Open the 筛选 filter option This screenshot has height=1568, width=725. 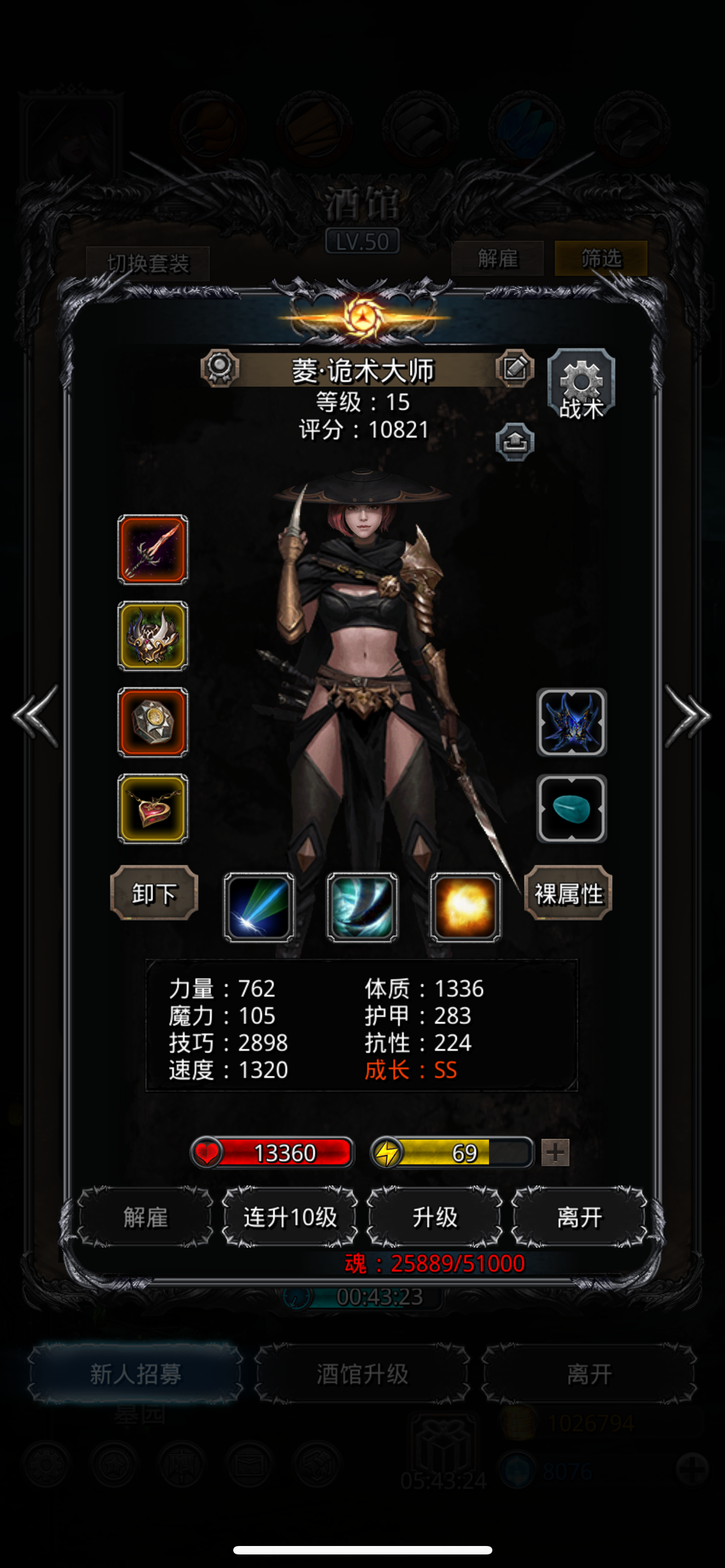[x=601, y=259]
